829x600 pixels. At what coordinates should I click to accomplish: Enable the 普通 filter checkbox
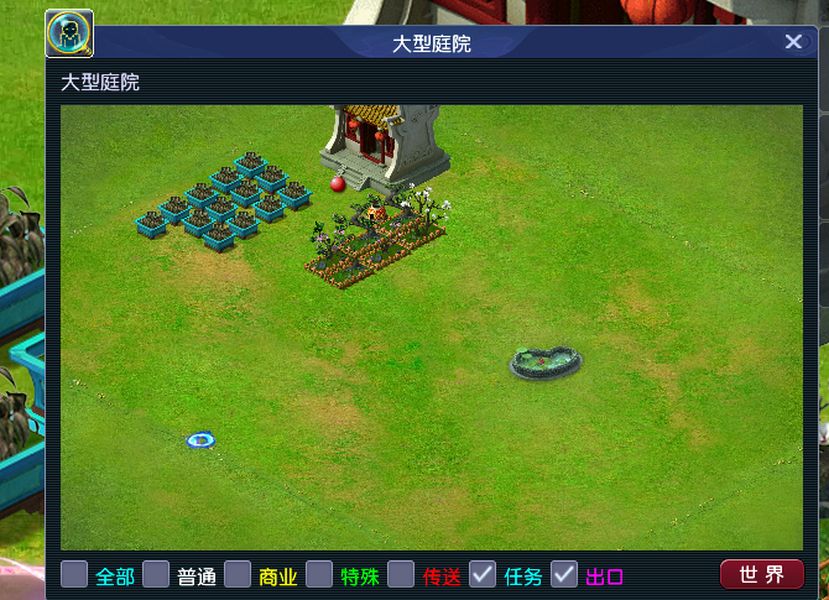point(156,574)
